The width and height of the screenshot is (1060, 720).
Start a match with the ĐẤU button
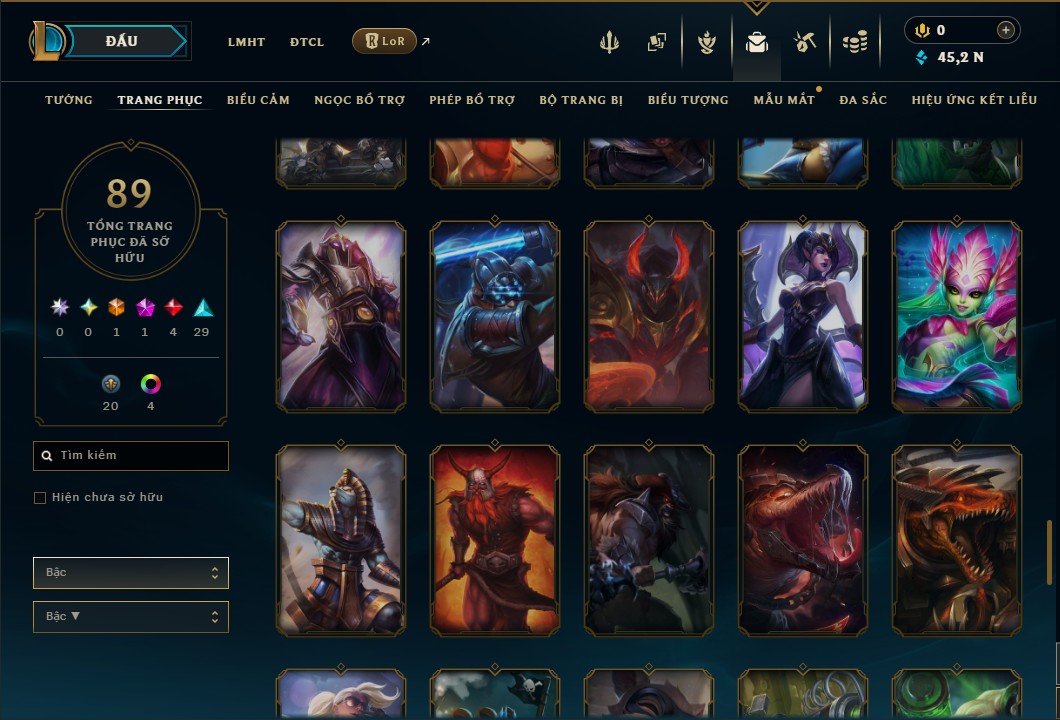point(122,41)
